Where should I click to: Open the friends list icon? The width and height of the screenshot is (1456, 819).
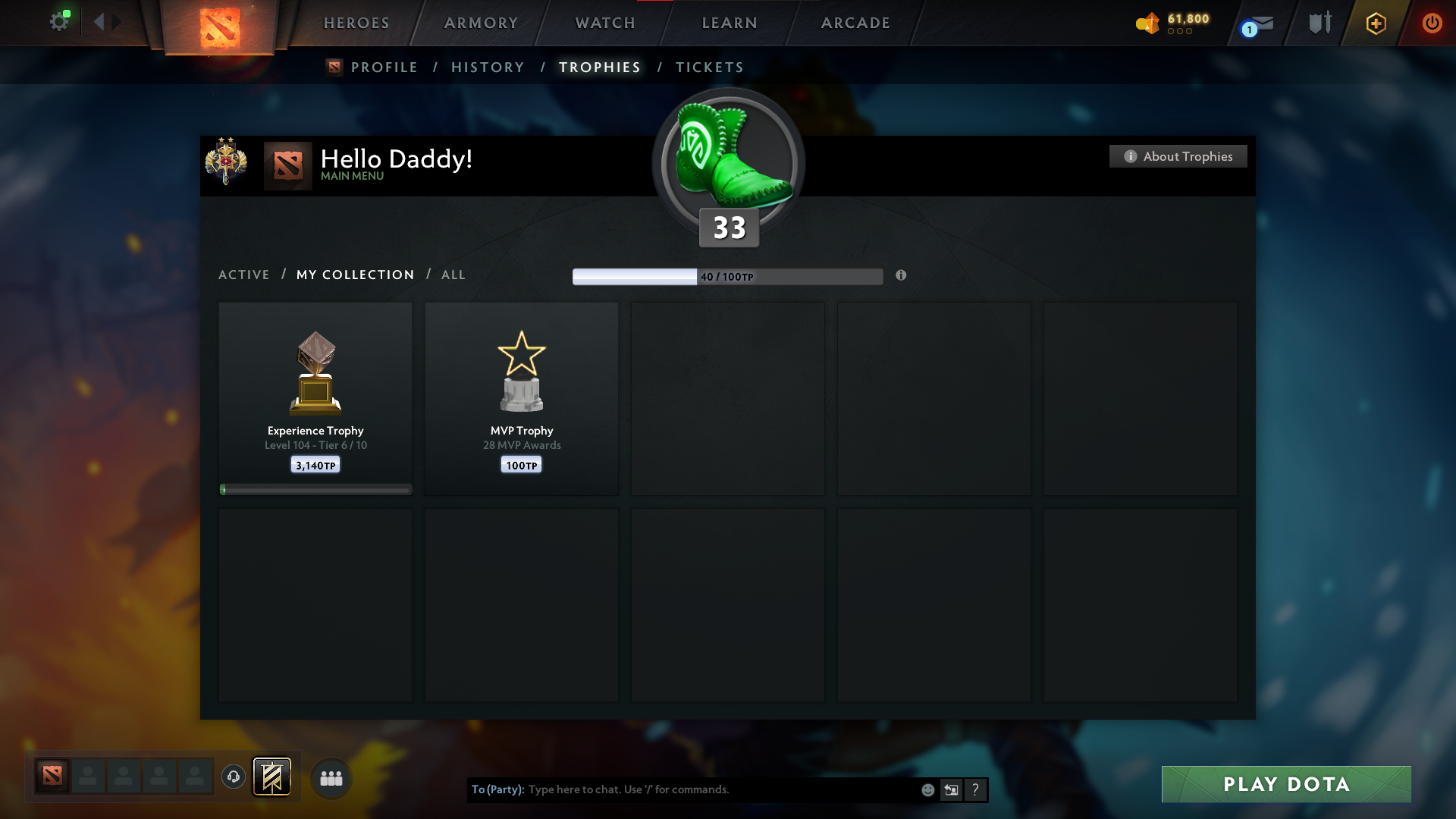331,777
